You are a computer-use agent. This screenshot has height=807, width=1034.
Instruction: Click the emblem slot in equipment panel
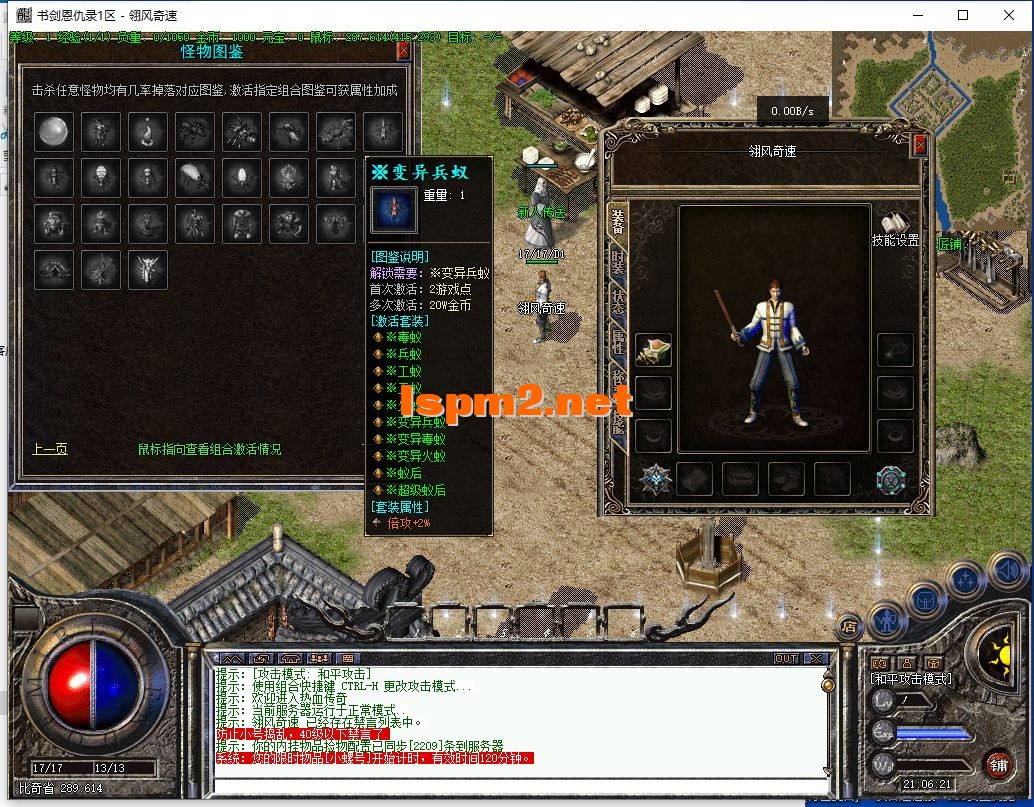click(x=655, y=479)
